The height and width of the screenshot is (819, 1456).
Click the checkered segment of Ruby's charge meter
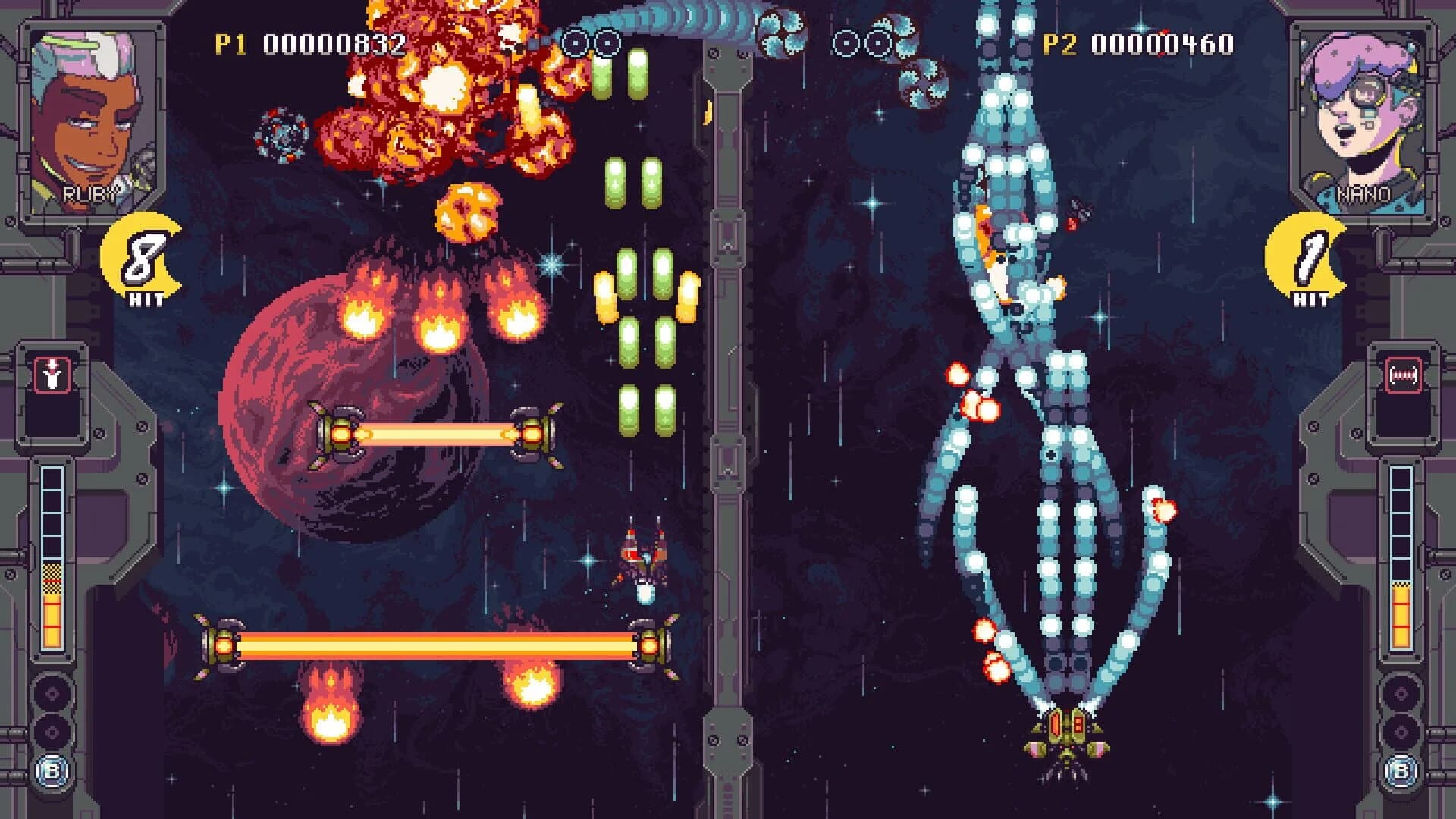click(53, 579)
